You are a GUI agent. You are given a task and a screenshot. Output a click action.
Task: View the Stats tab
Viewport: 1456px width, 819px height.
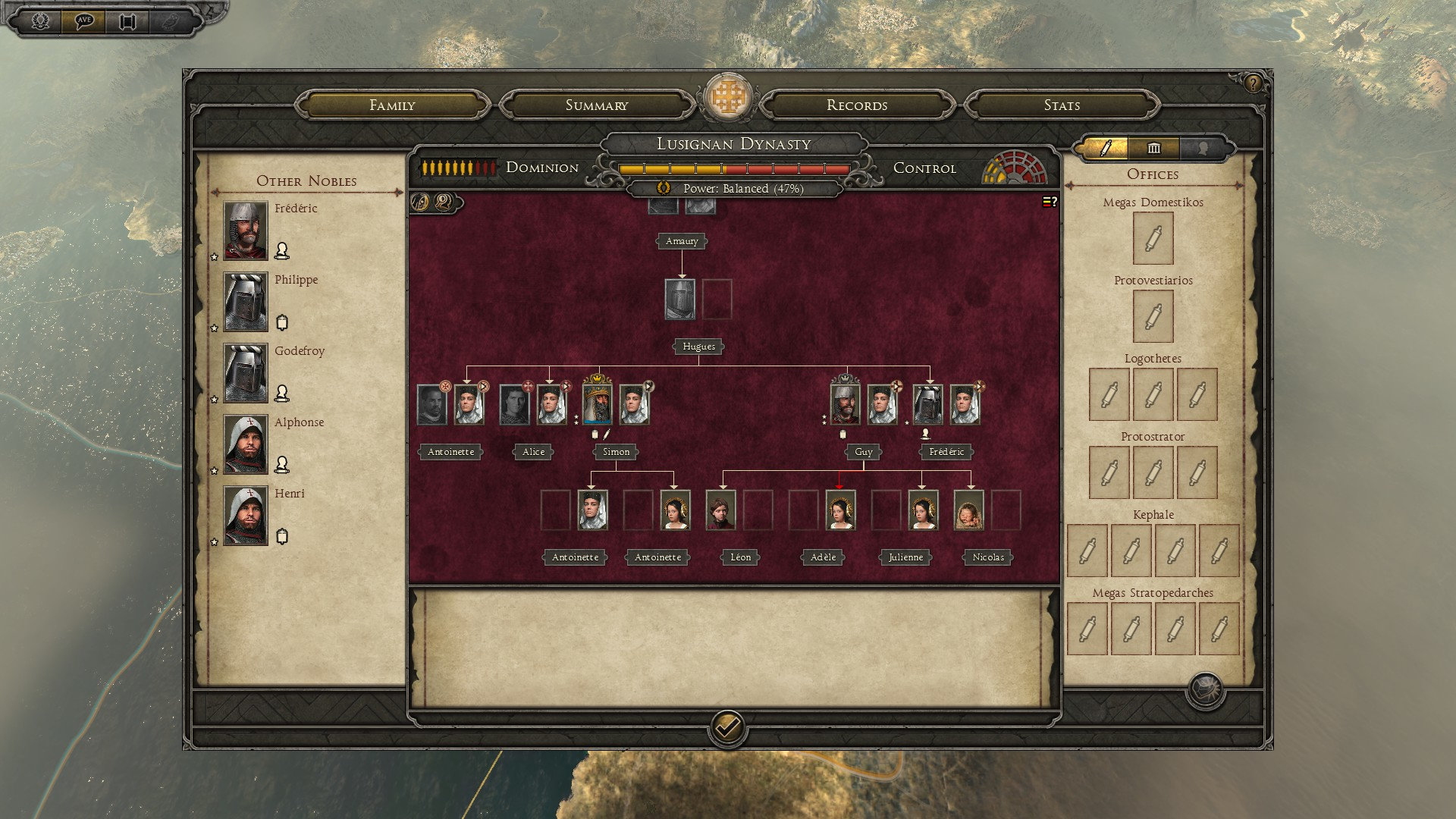coord(1061,105)
